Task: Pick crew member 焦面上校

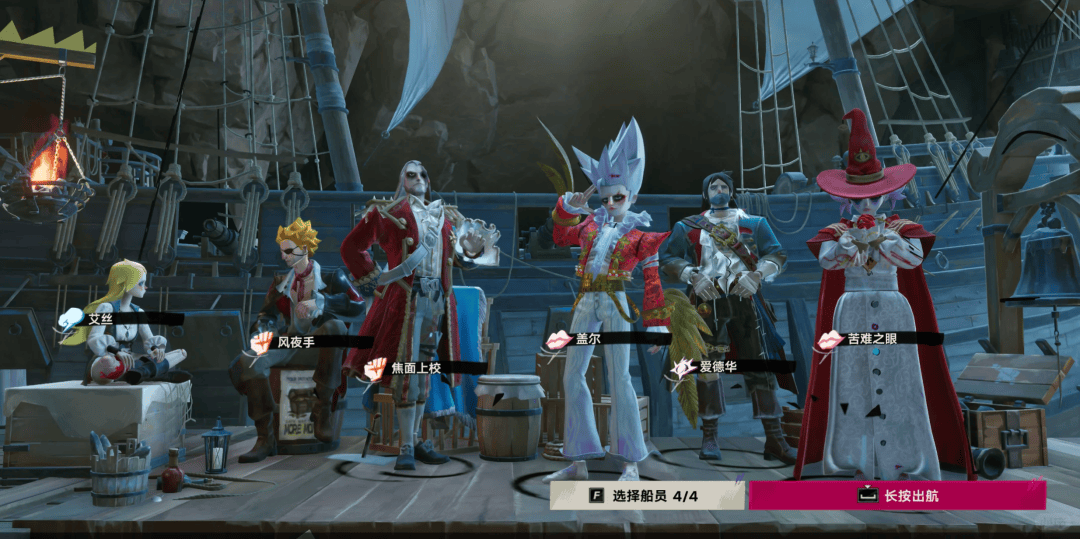Action: [415, 368]
